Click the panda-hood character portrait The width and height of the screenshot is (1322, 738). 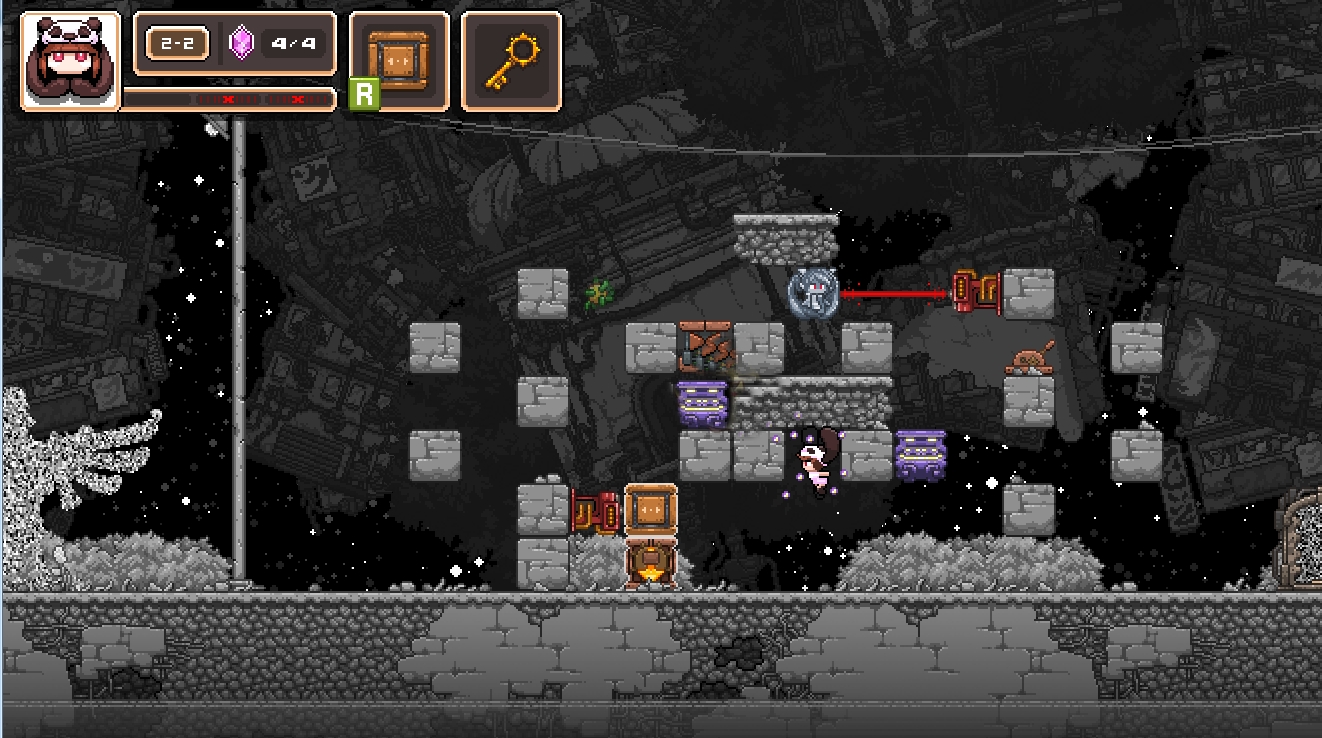[70, 61]
